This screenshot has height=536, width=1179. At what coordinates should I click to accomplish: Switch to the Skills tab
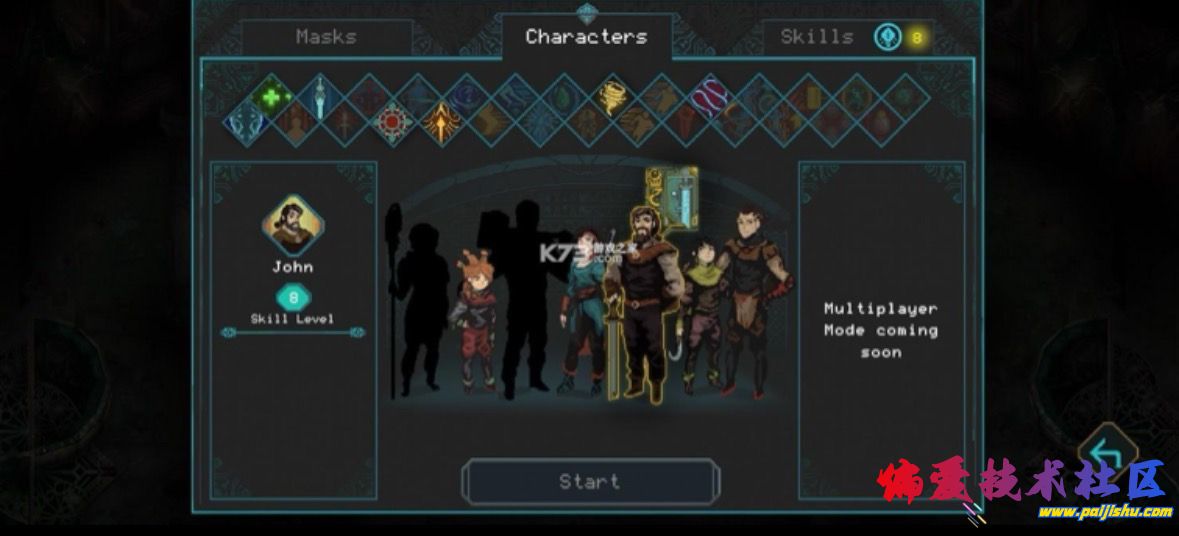(x=817, y=37)
